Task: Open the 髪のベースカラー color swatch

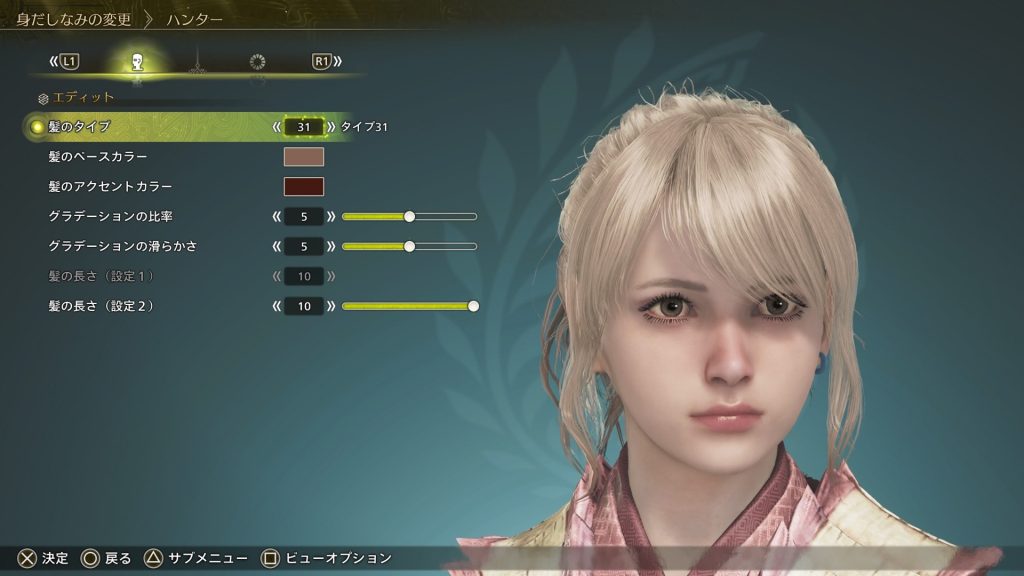Action: [x=304, y=157]
